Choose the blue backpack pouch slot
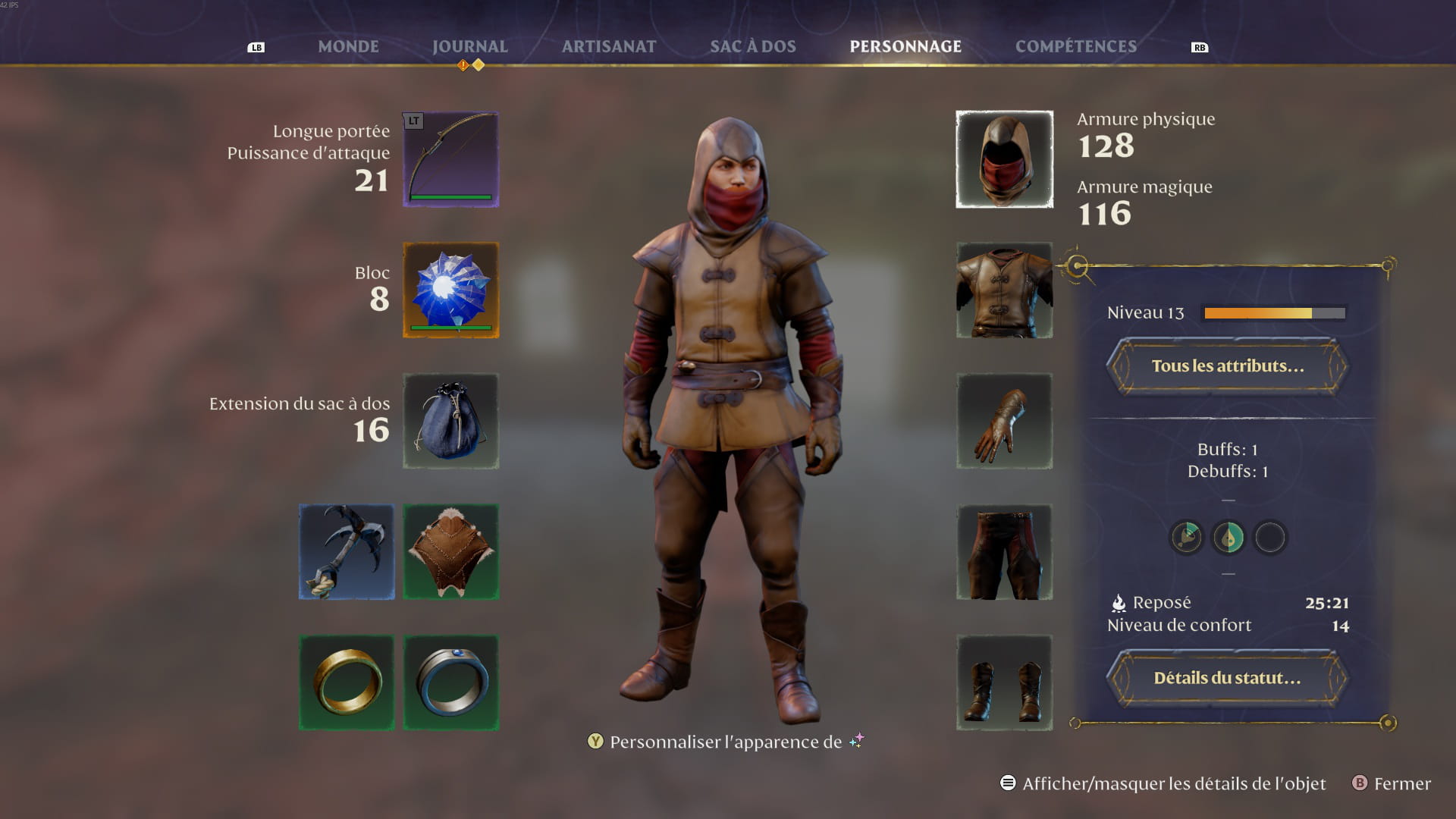This screenshot has width=1456, height=819. (x=450, y=421)
